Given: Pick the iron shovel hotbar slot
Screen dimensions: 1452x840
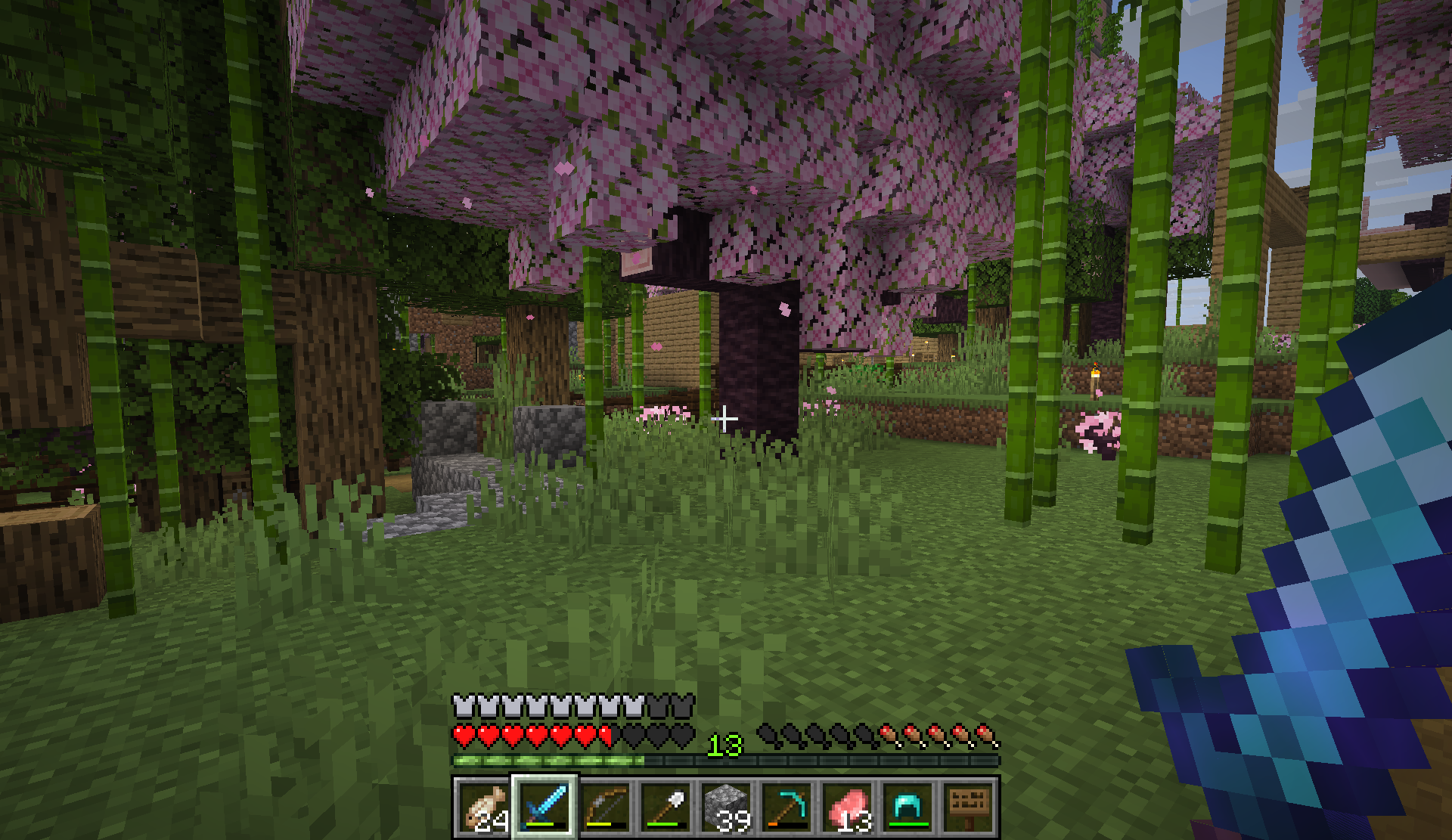Looking at the screenshot, I should (x=665, y=806).
